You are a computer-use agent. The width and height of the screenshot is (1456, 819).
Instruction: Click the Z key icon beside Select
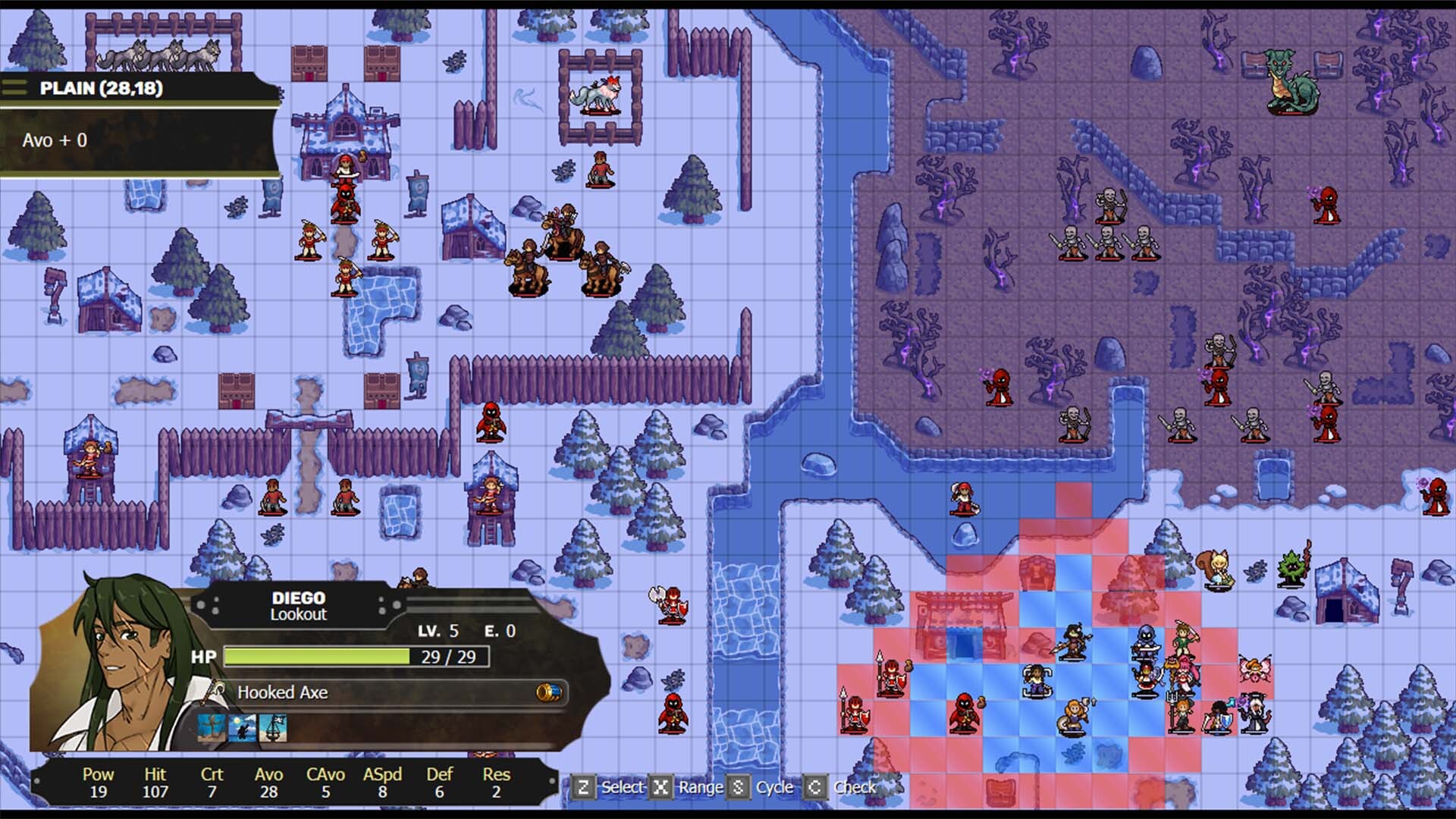click(x=585, y=788)
